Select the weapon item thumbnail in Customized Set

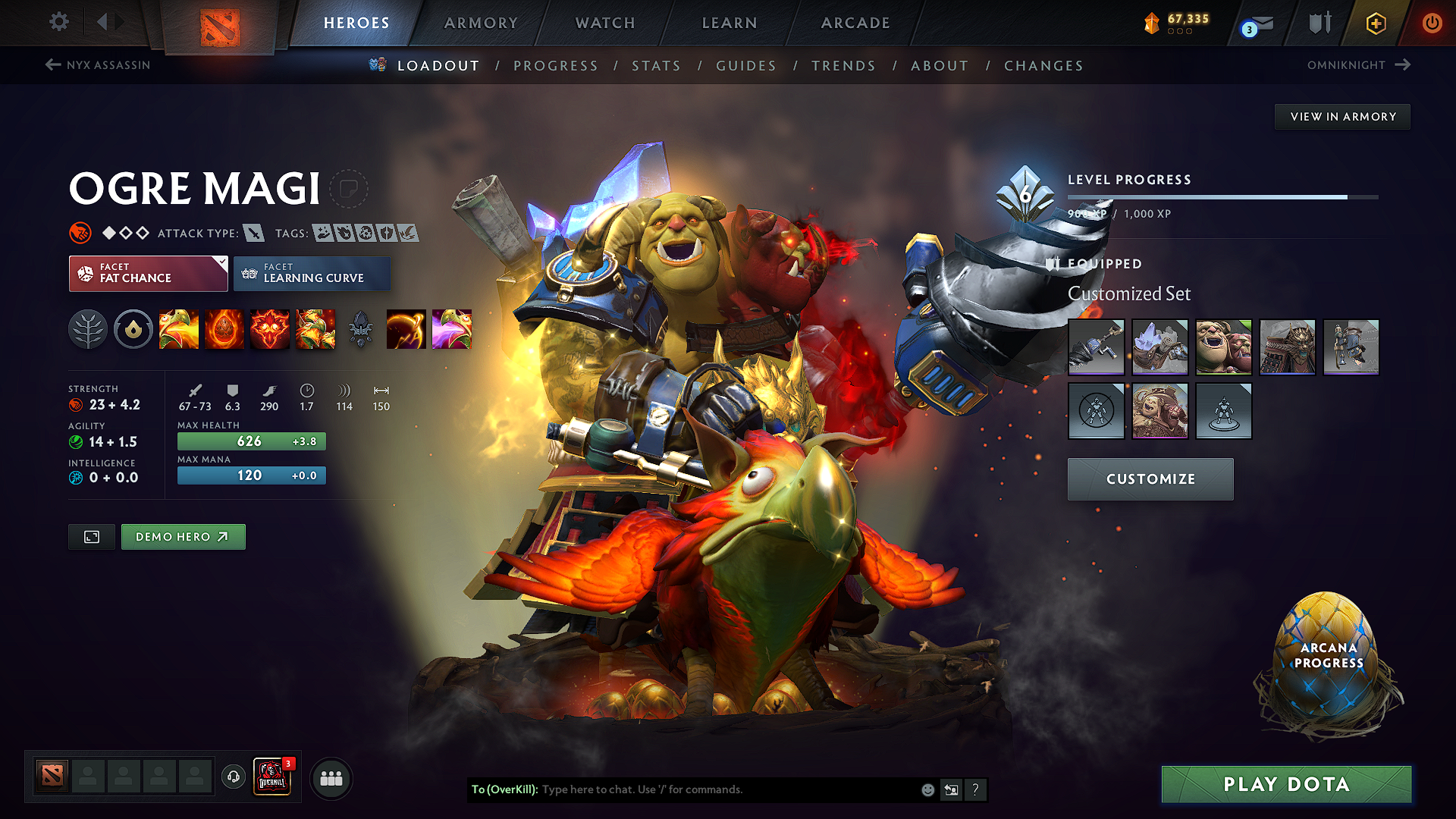click(x=1097, y=347)
